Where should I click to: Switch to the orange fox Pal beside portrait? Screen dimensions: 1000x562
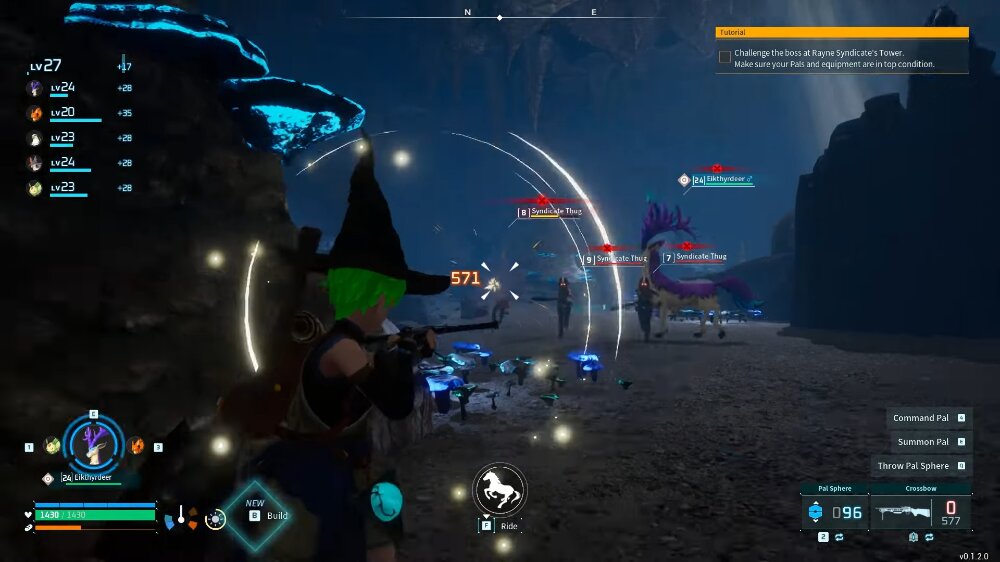137,445
